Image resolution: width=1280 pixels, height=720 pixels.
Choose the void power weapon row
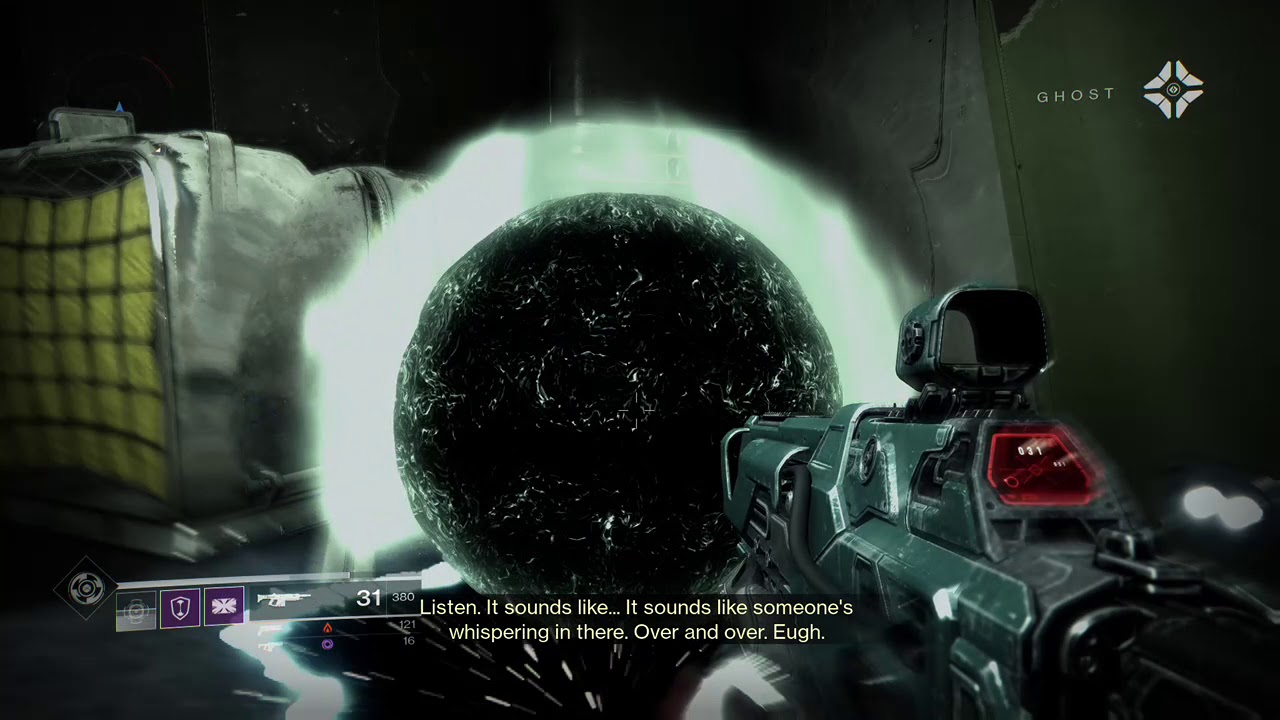click(x=326, y=645)
